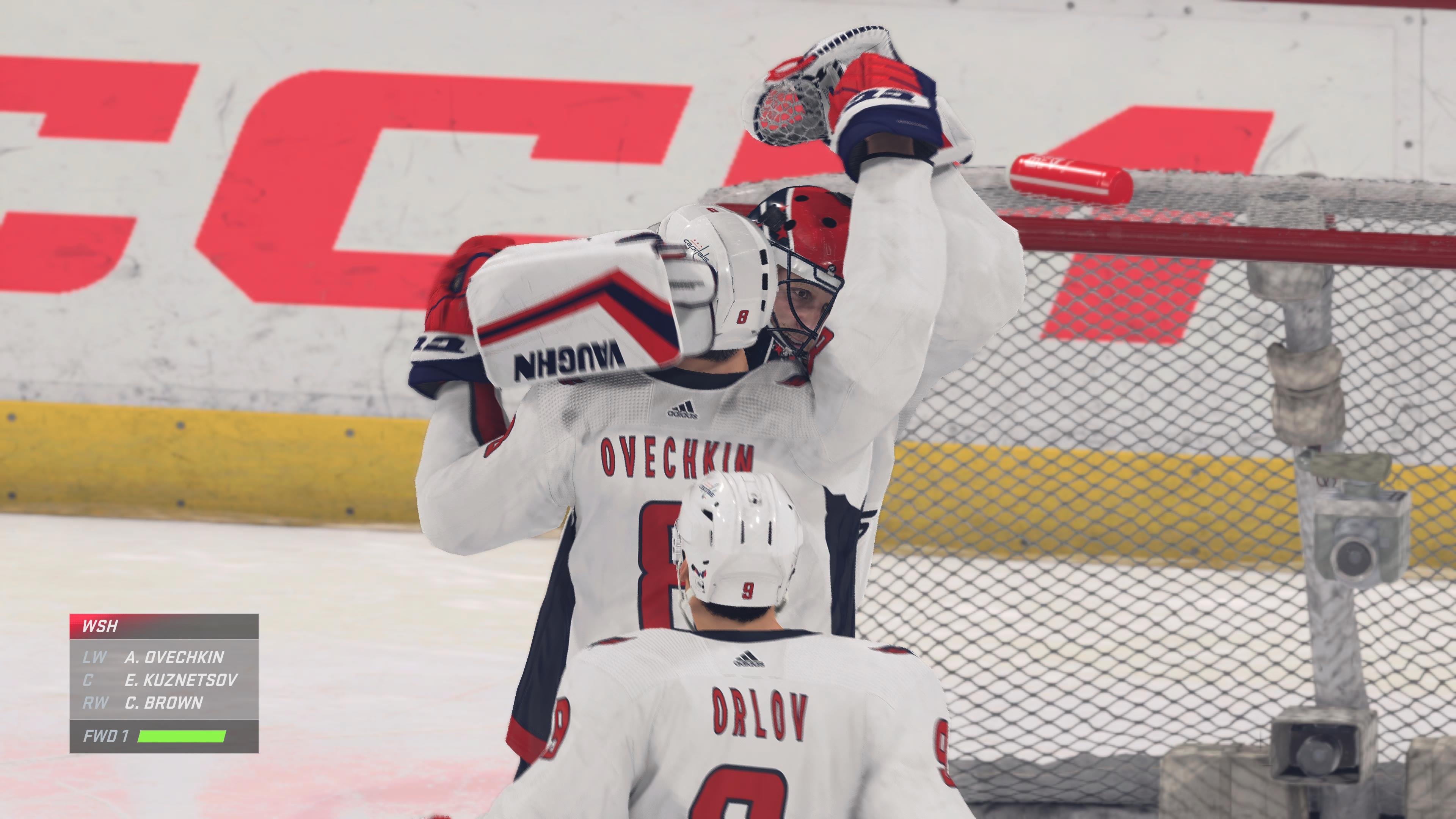Collapse the player names list
This screenshot has height=819, width=1456.
(164, 678)
